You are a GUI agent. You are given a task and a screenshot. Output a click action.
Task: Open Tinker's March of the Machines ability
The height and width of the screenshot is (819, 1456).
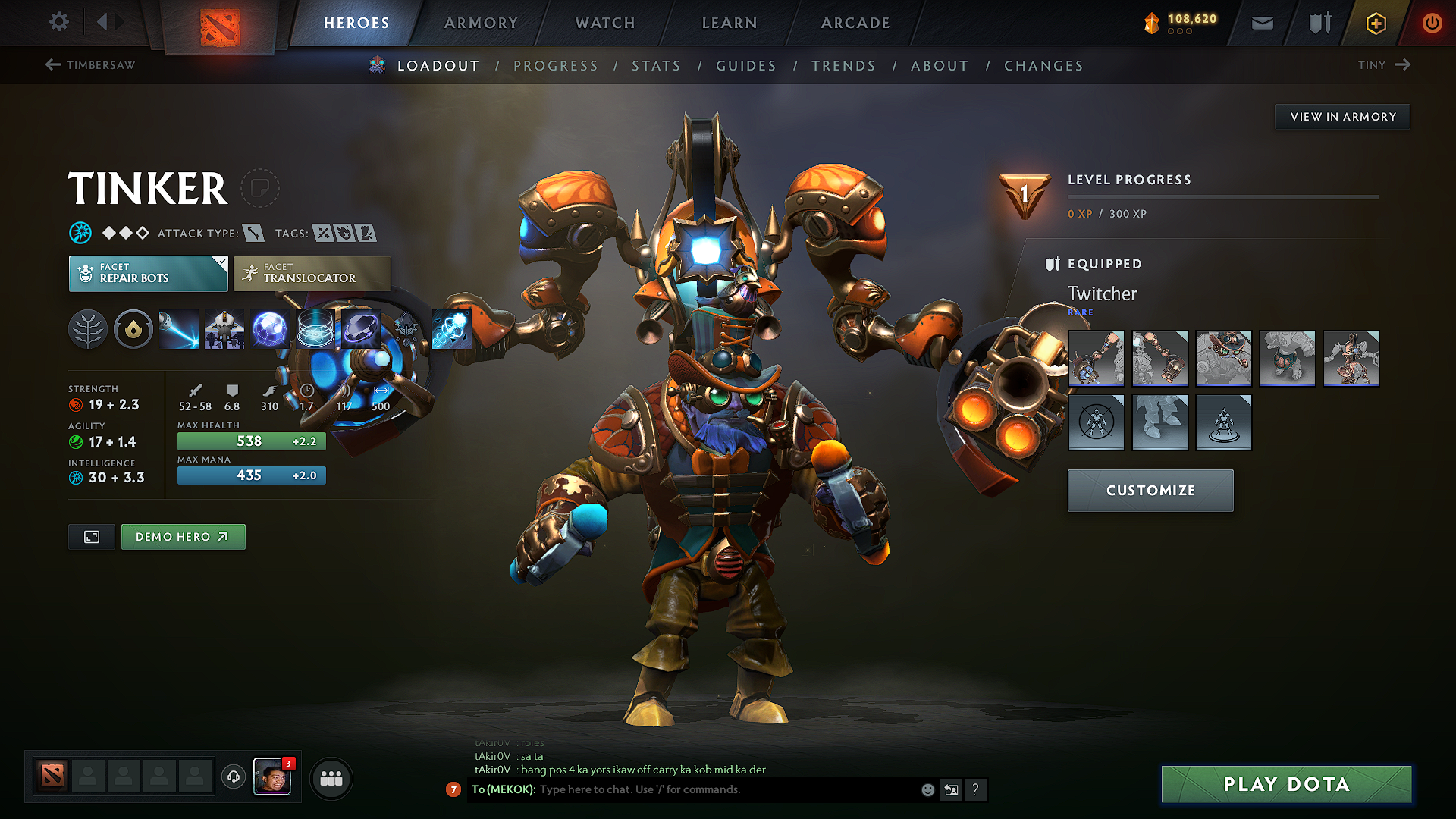224,329
